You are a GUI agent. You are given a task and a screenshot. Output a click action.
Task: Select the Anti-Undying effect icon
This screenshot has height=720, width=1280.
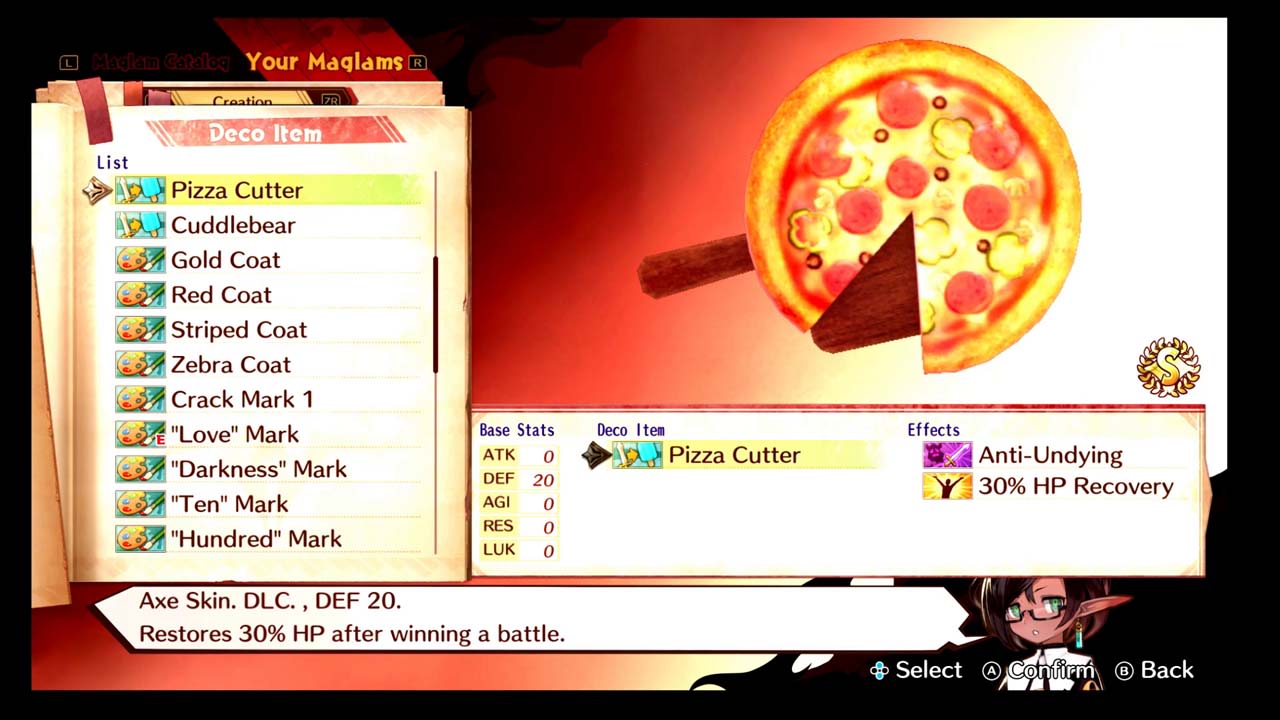tap(946, 455)
